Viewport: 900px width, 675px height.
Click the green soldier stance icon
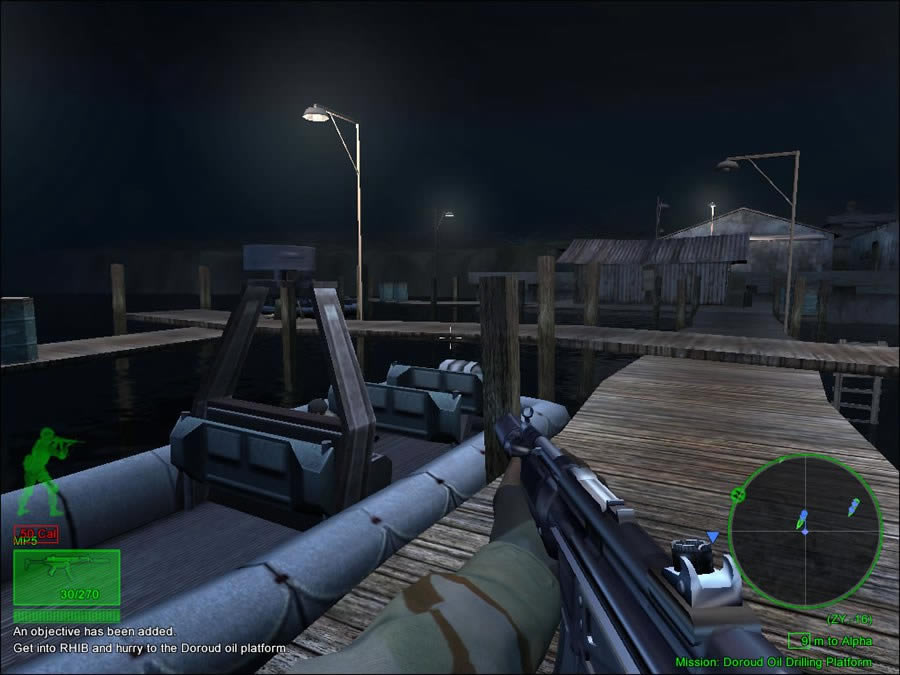tap(45, 469)
